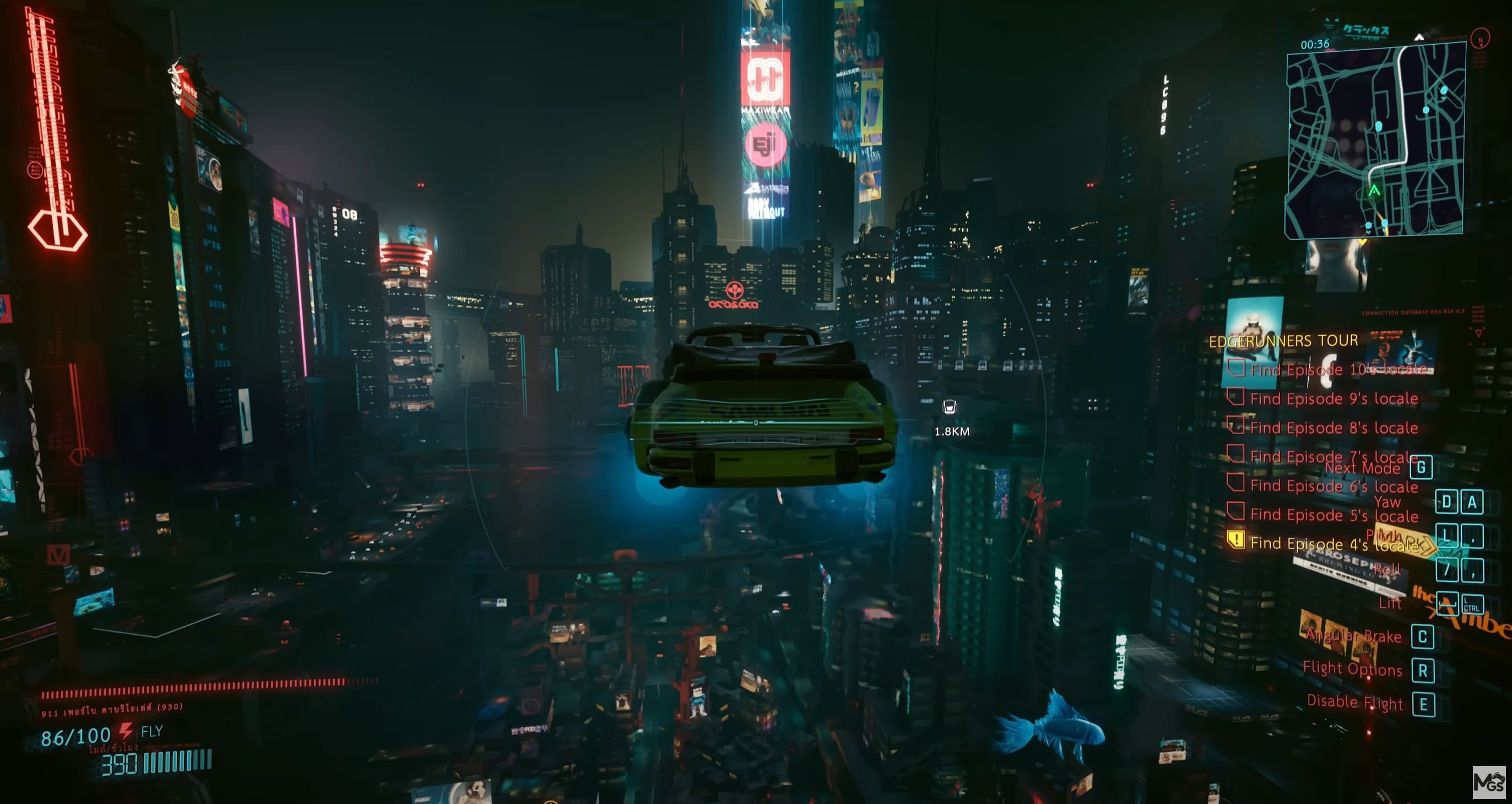The image size is (1512, 804).
Task: Expand the white arrow marker atop the minimap
Action: click(x=1421, y=37)
